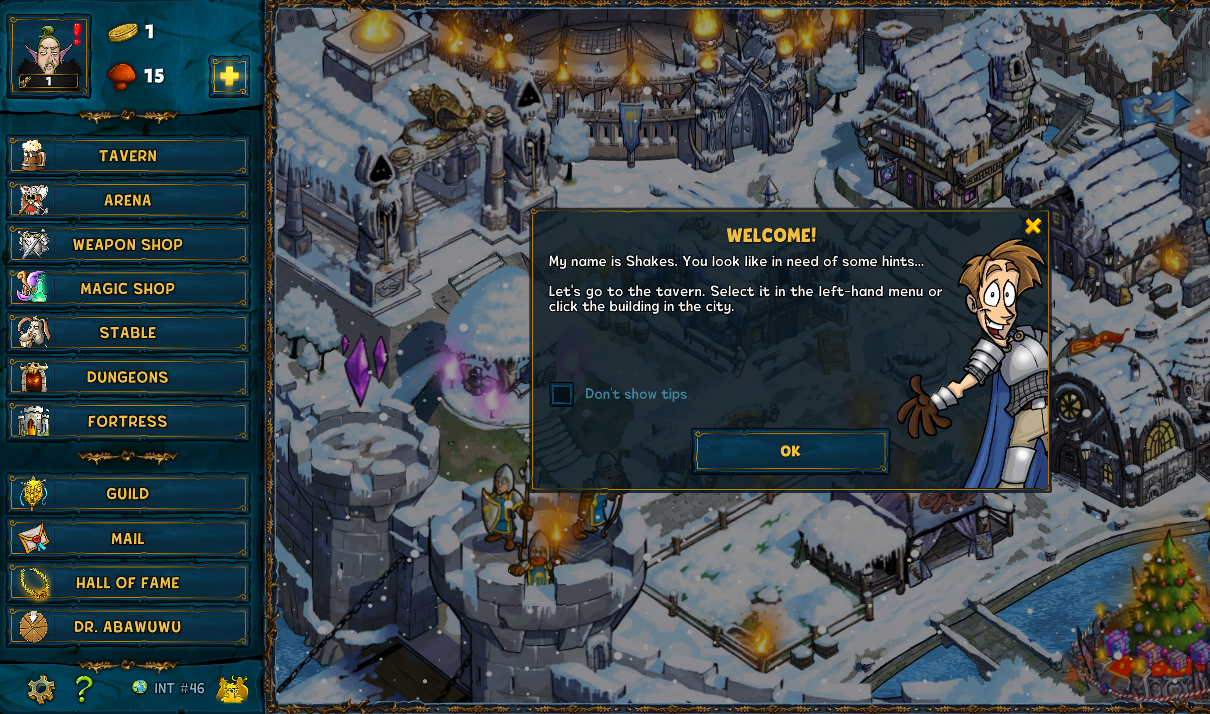
Task: Select Dungeons in the side menu
Action: click(128, 377)
